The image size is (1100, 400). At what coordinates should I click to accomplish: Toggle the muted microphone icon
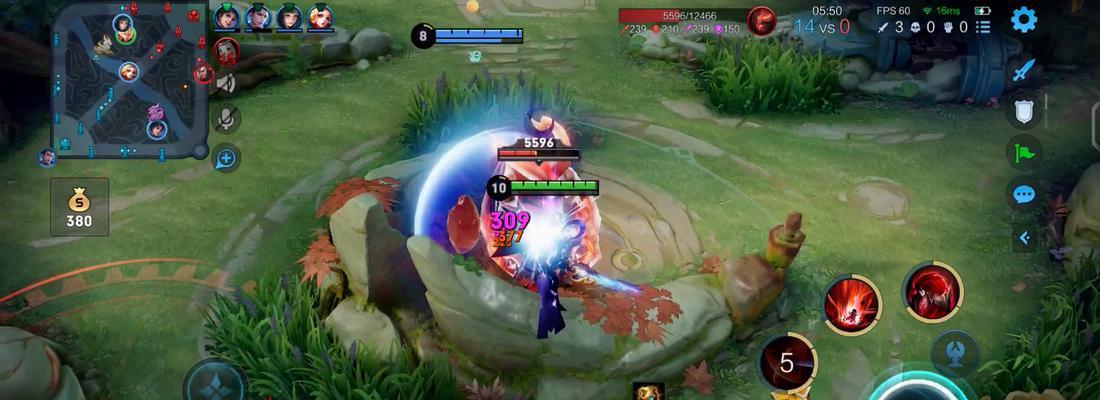(x=226, y=119)
